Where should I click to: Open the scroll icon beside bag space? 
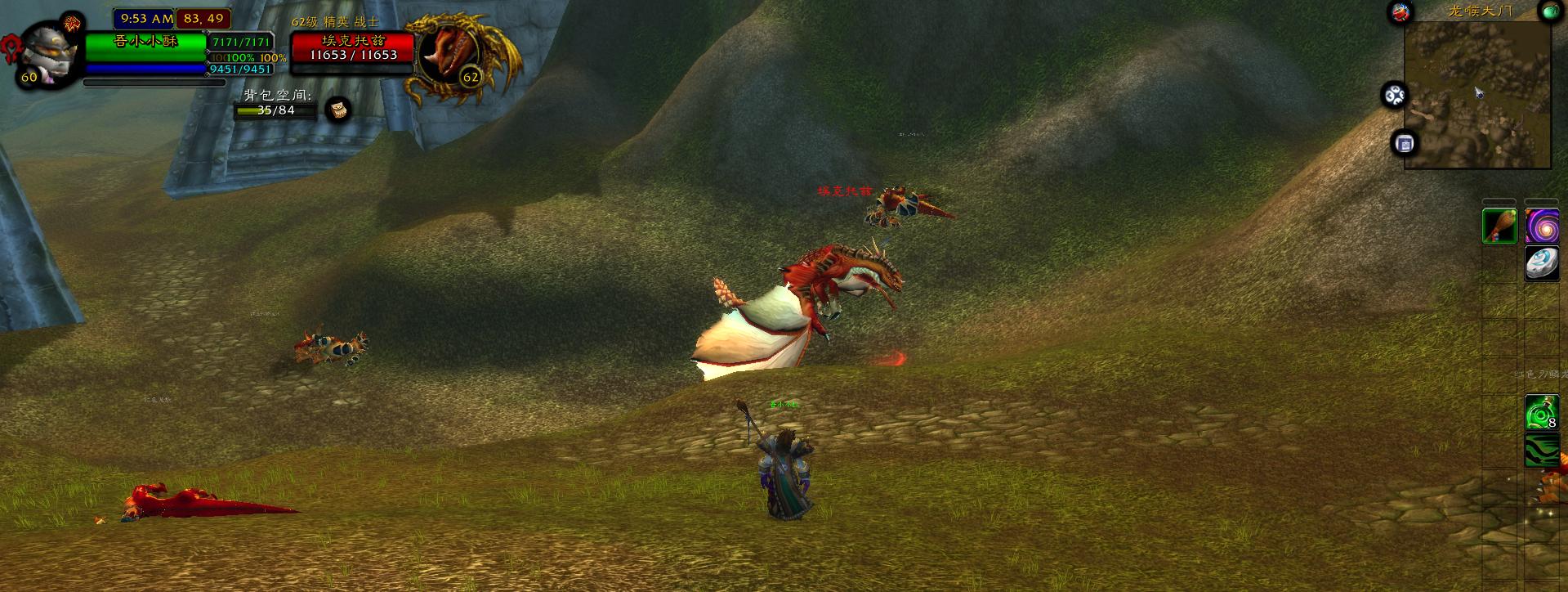[337, 109]
